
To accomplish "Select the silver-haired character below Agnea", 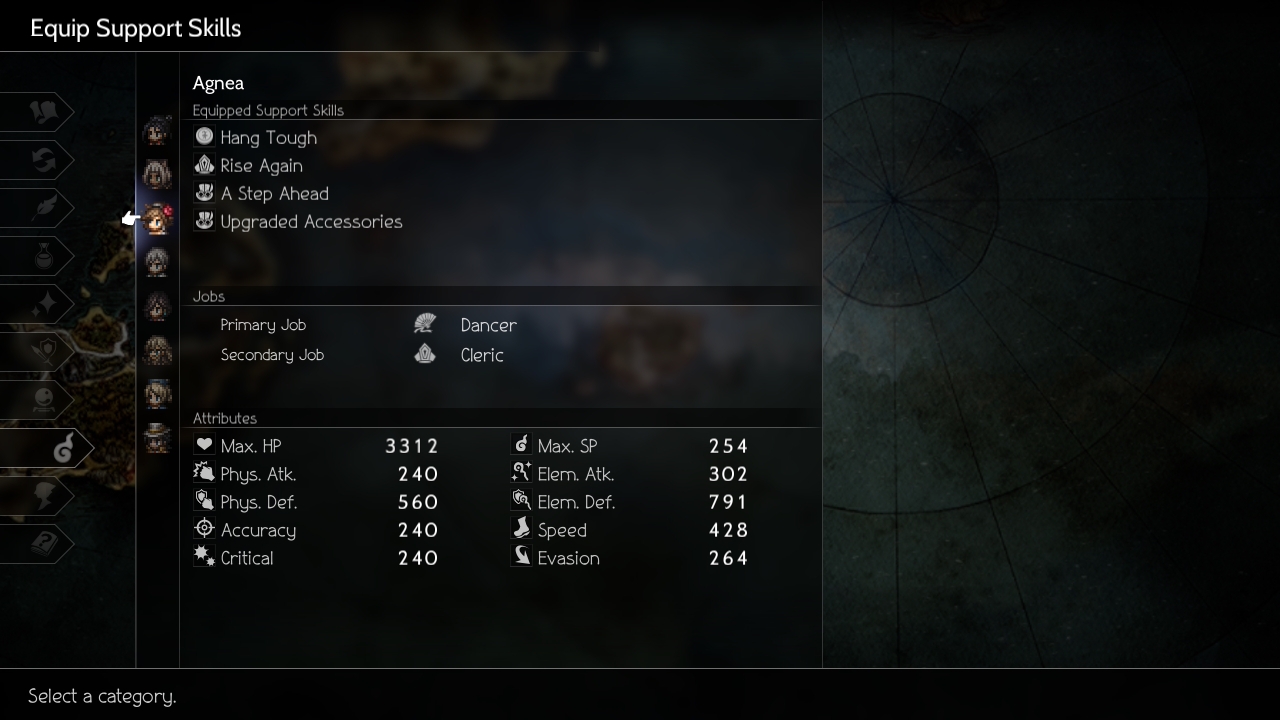I will [157, 263].
